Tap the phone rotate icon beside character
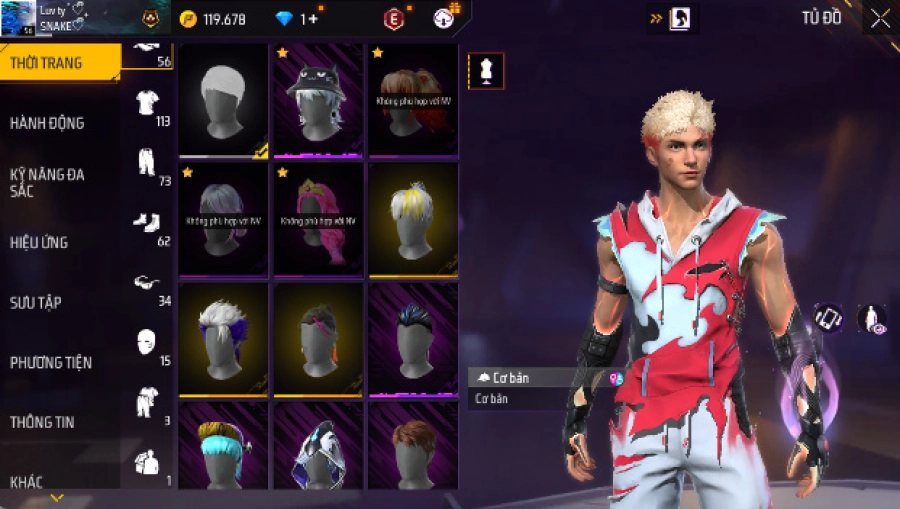Image resolution: width=900 pixels, height=509 pixels. click(827, 318)
